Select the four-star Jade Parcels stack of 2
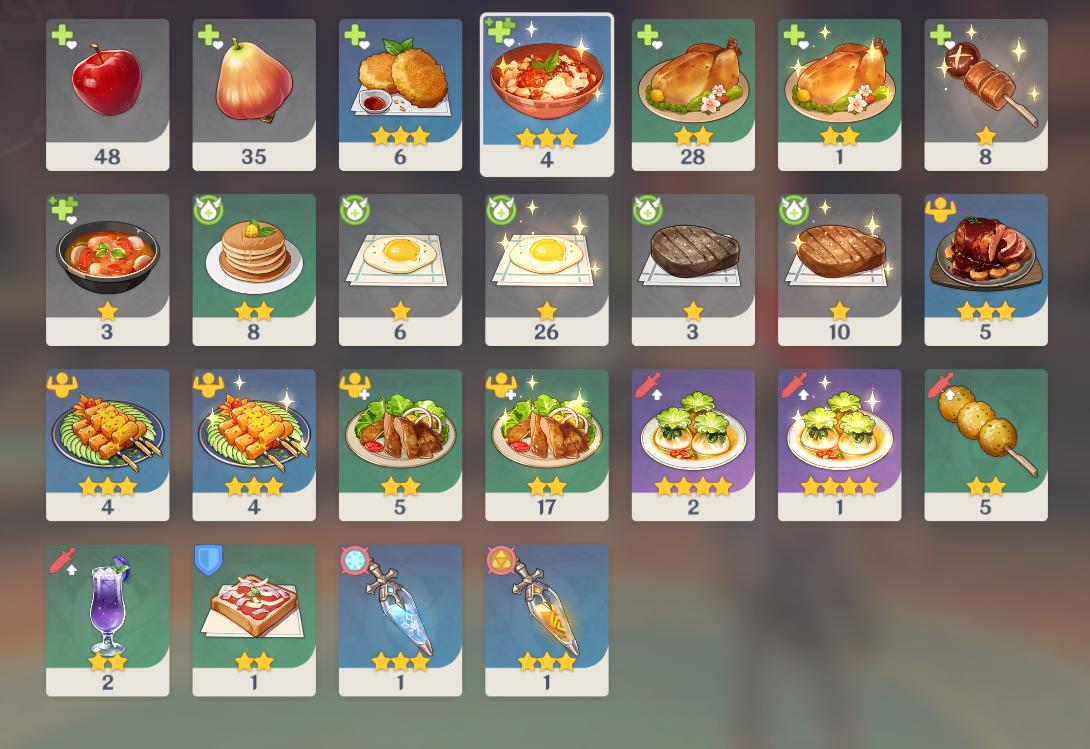 693,444
